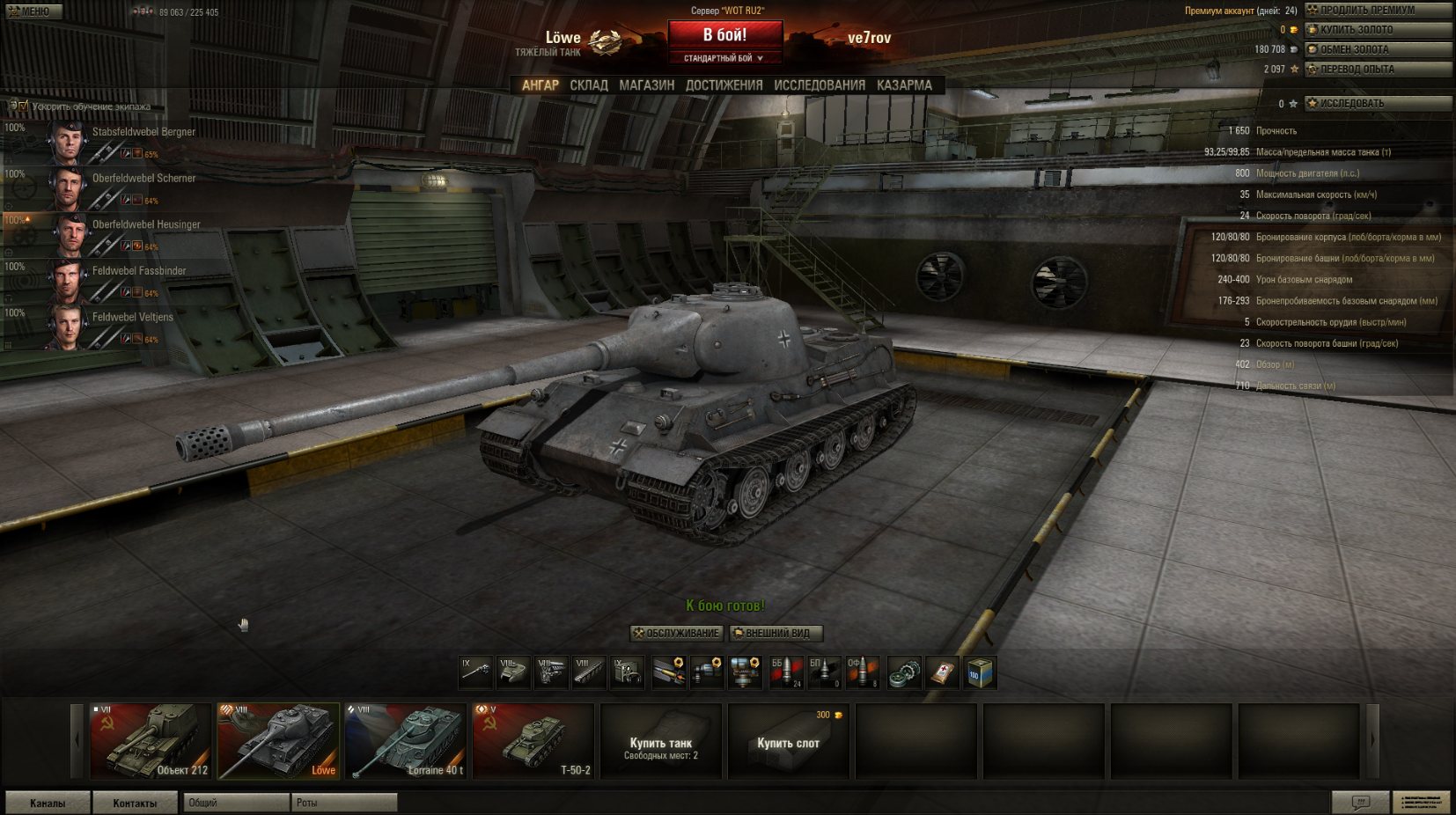Open the ОБМЕН ЗОЛОТА exchange
Screen dimensions: 1456x815
pyautogui.click(x=1377, y=49)
